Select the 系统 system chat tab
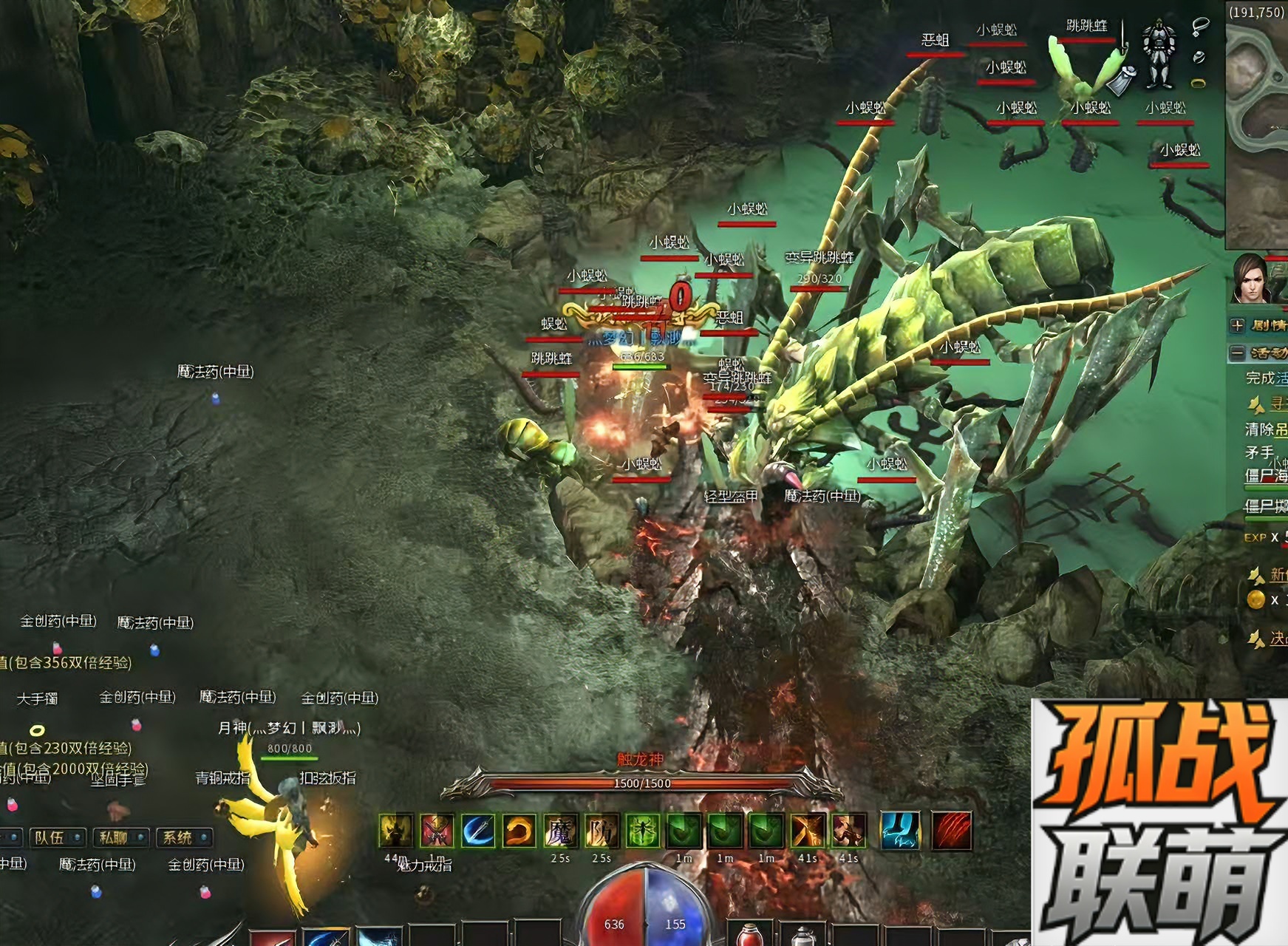The height and width of the screenshot is (946, 1288). 177,837
